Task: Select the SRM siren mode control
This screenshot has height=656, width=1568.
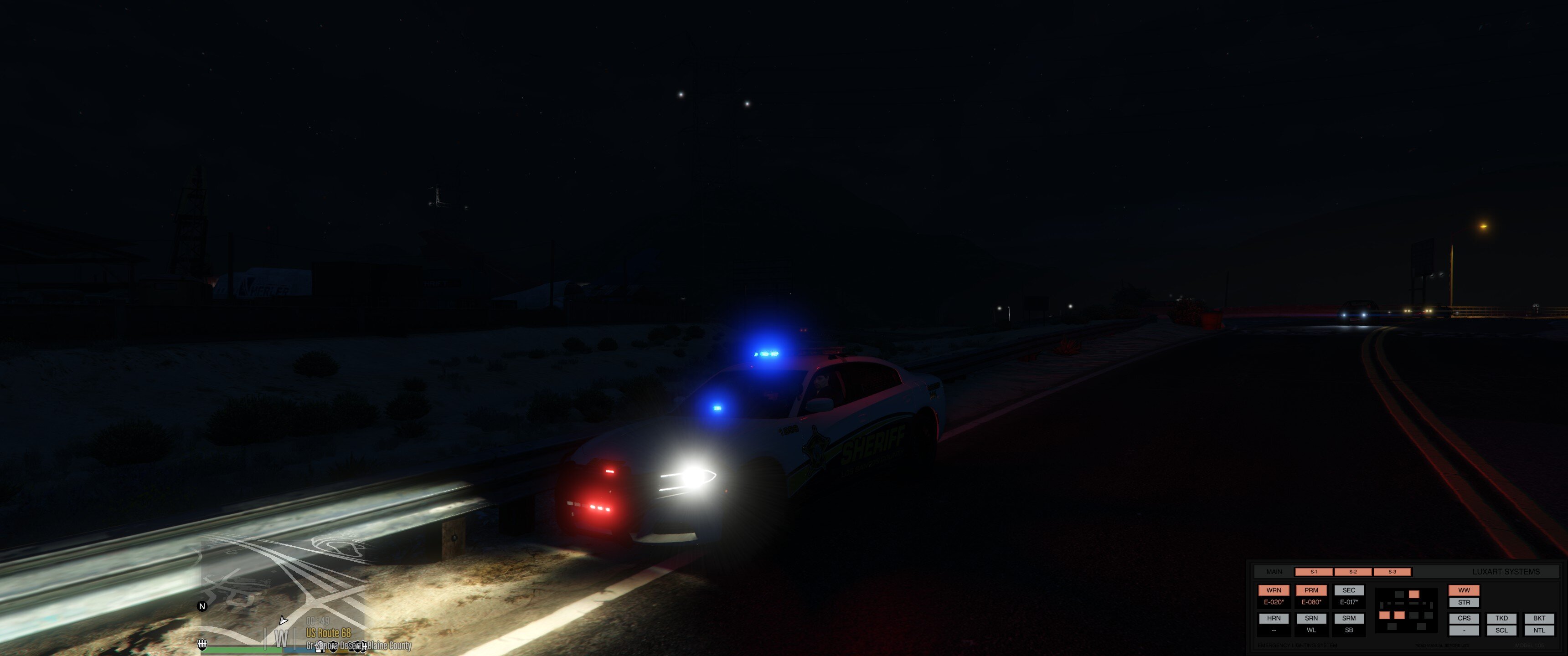Action: (x=1350, y=618)
